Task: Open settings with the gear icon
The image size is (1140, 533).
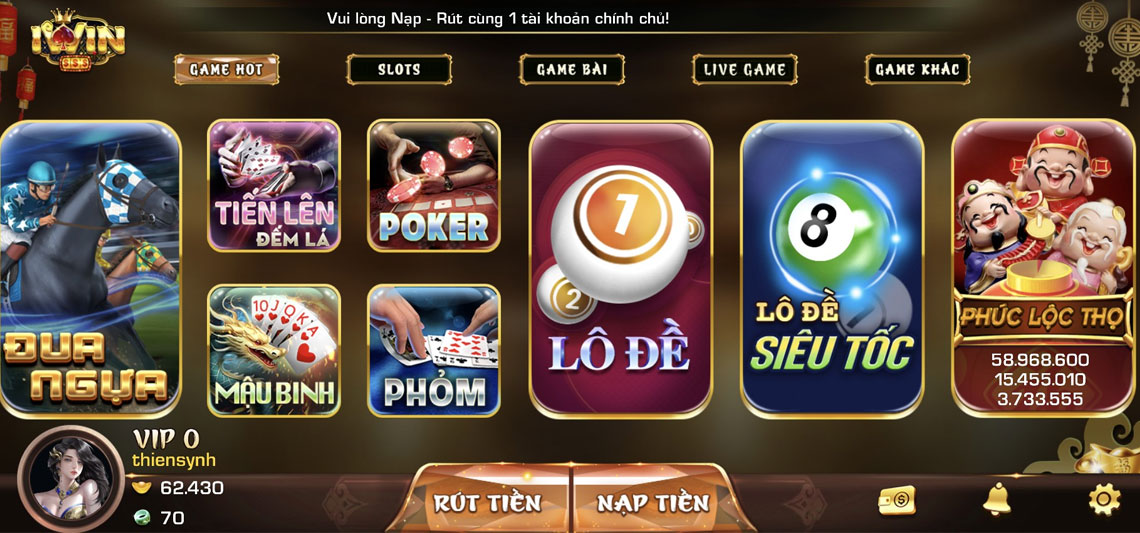Action: coord(1104,499)
